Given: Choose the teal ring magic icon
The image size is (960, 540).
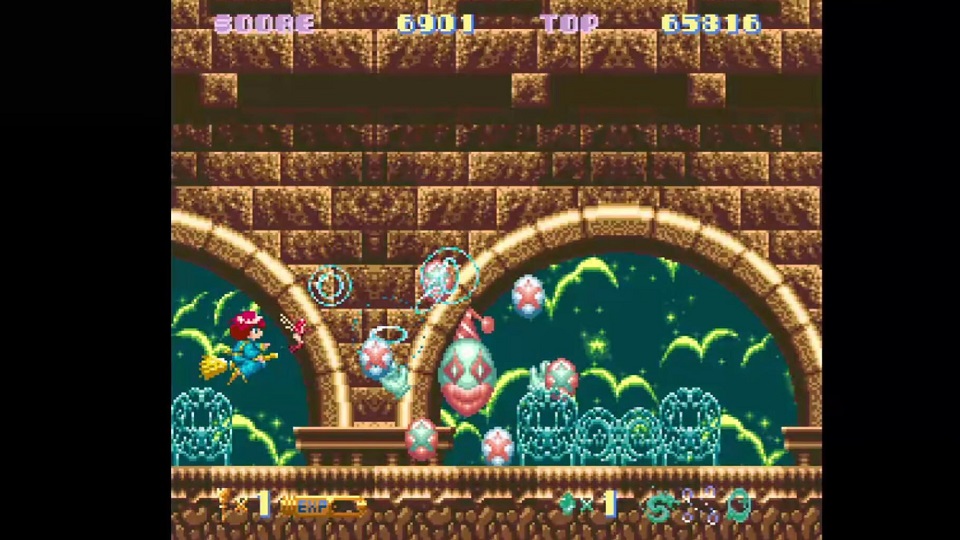Looking at the screenshot, I should coord(738,503).
